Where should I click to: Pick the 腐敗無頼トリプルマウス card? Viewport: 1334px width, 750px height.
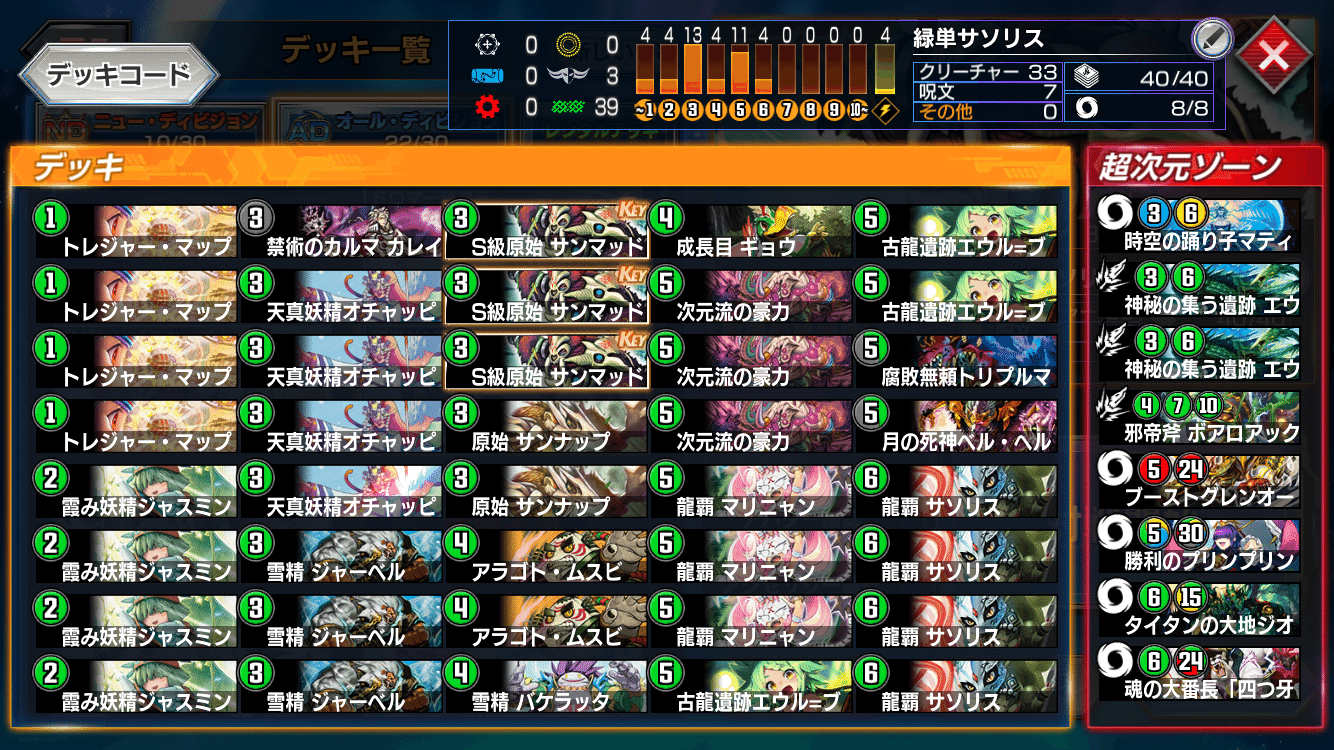point(957,362)
